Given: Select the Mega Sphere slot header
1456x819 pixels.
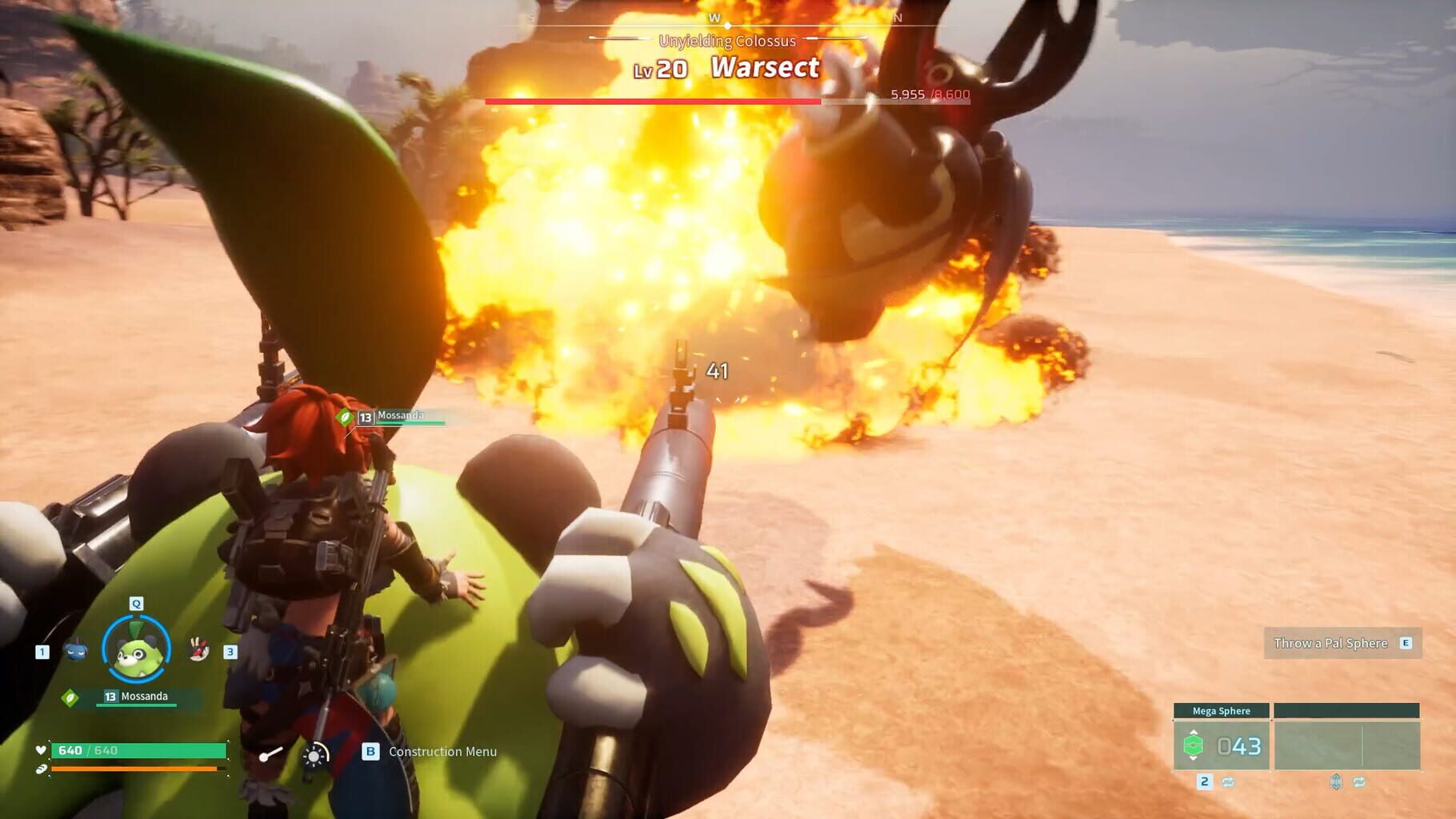Looking at the screenshot, I should pyautogui.click(x=1221, y=710).
